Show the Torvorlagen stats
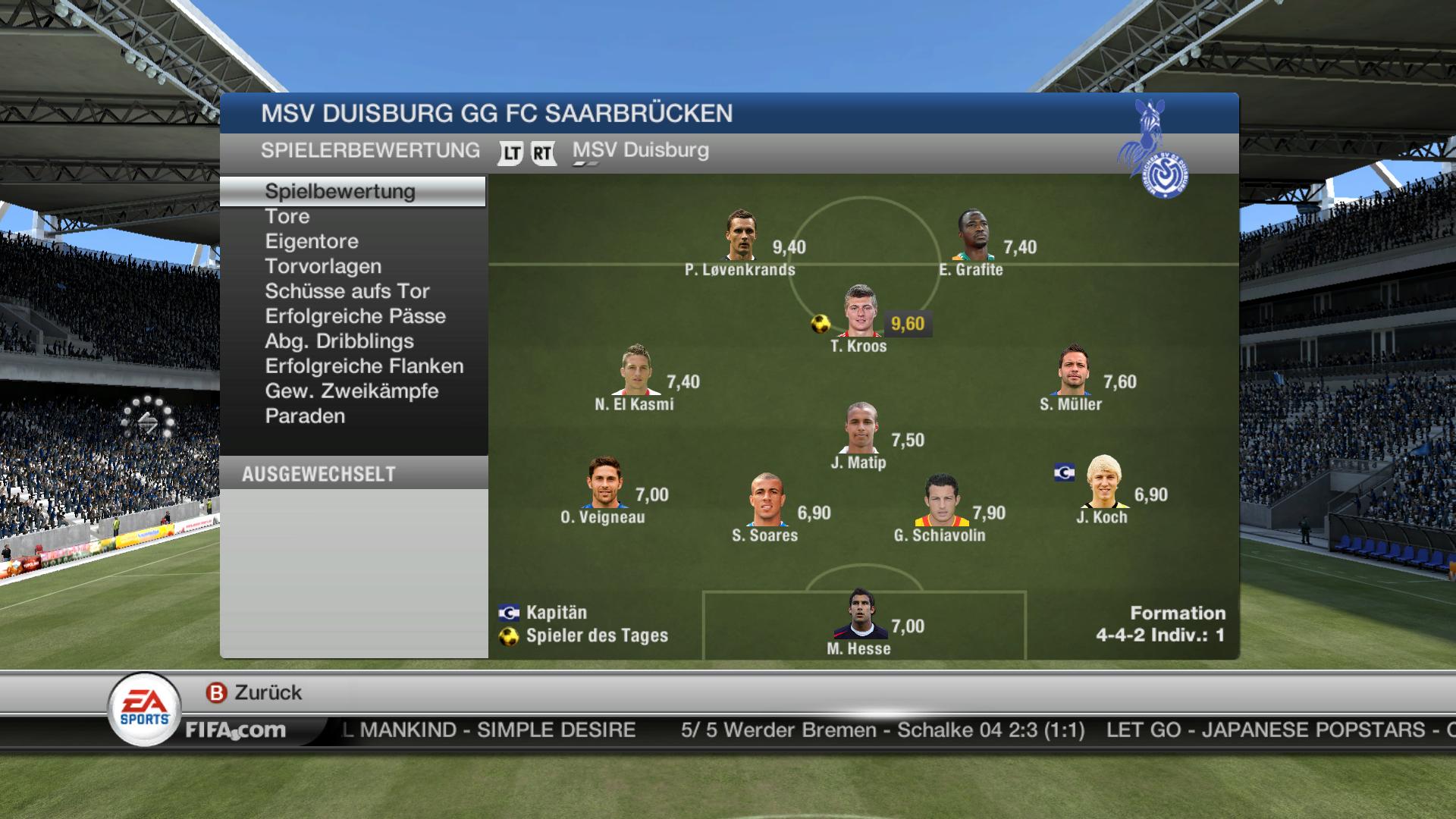 (x=323, y=266)
